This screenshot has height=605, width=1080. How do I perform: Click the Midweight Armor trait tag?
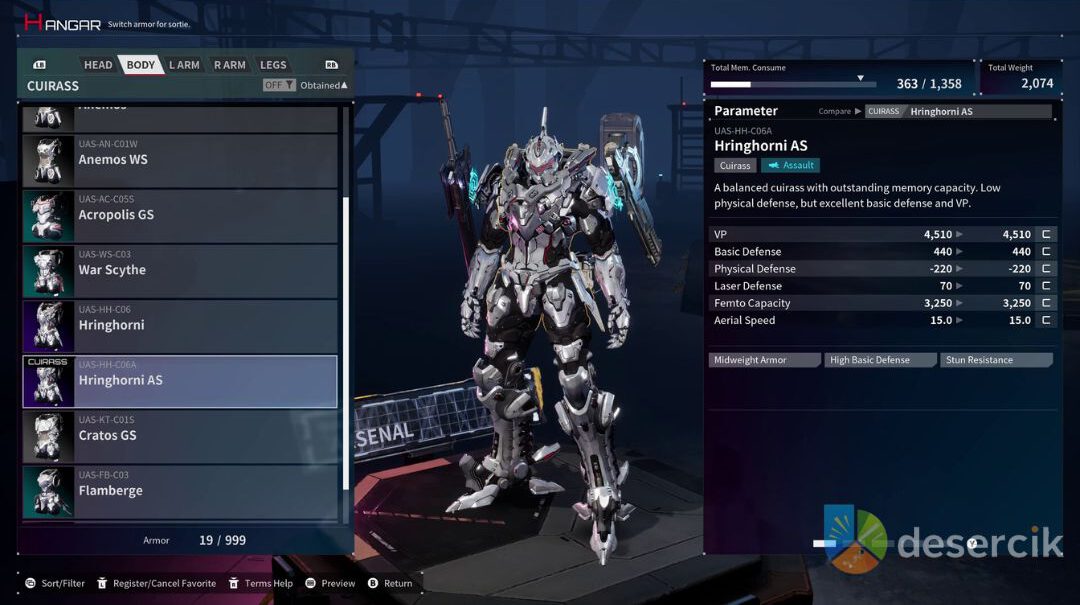(764, 360)
